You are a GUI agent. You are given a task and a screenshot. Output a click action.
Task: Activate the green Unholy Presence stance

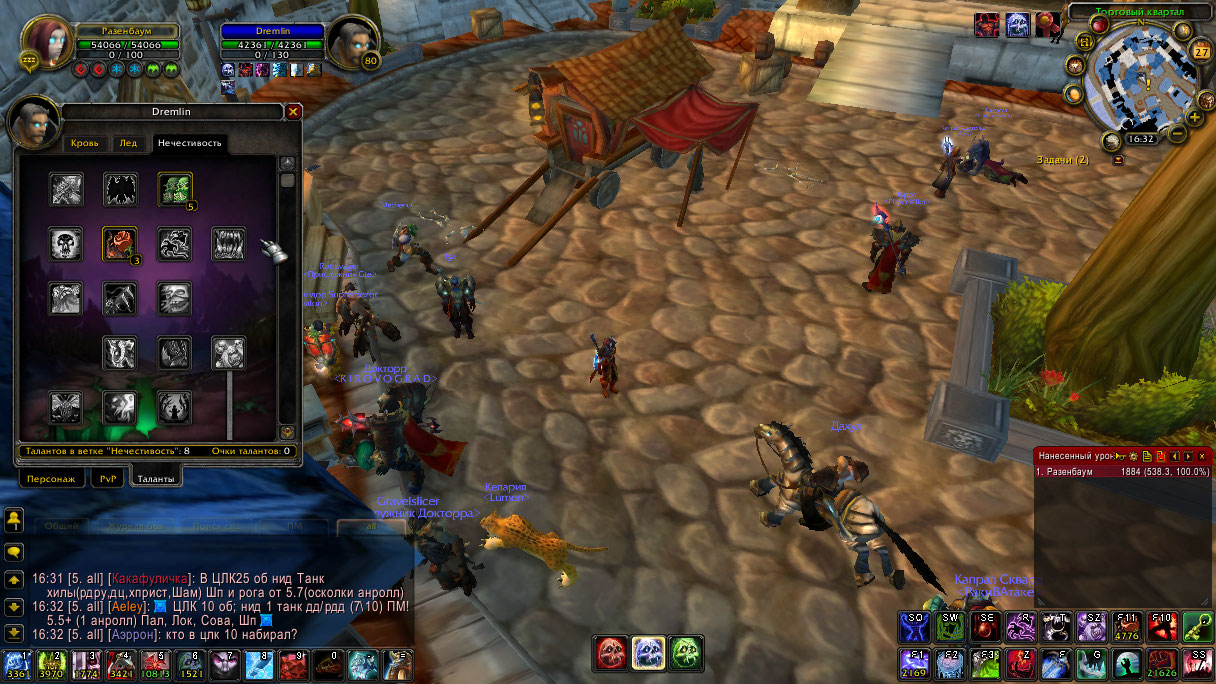click(x=686, y=653)
